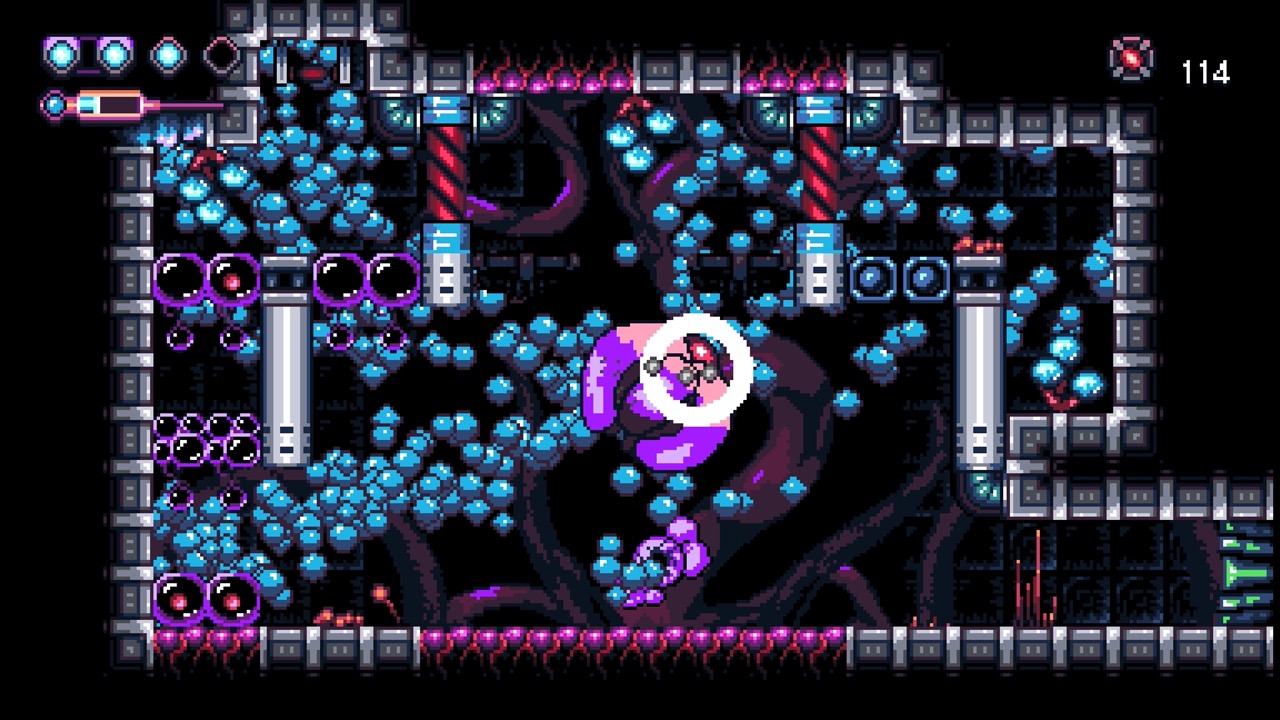1280x720 pixels.
Task: Toggle the red candy-striped pillar on the left
Action: tap(446, 165)
